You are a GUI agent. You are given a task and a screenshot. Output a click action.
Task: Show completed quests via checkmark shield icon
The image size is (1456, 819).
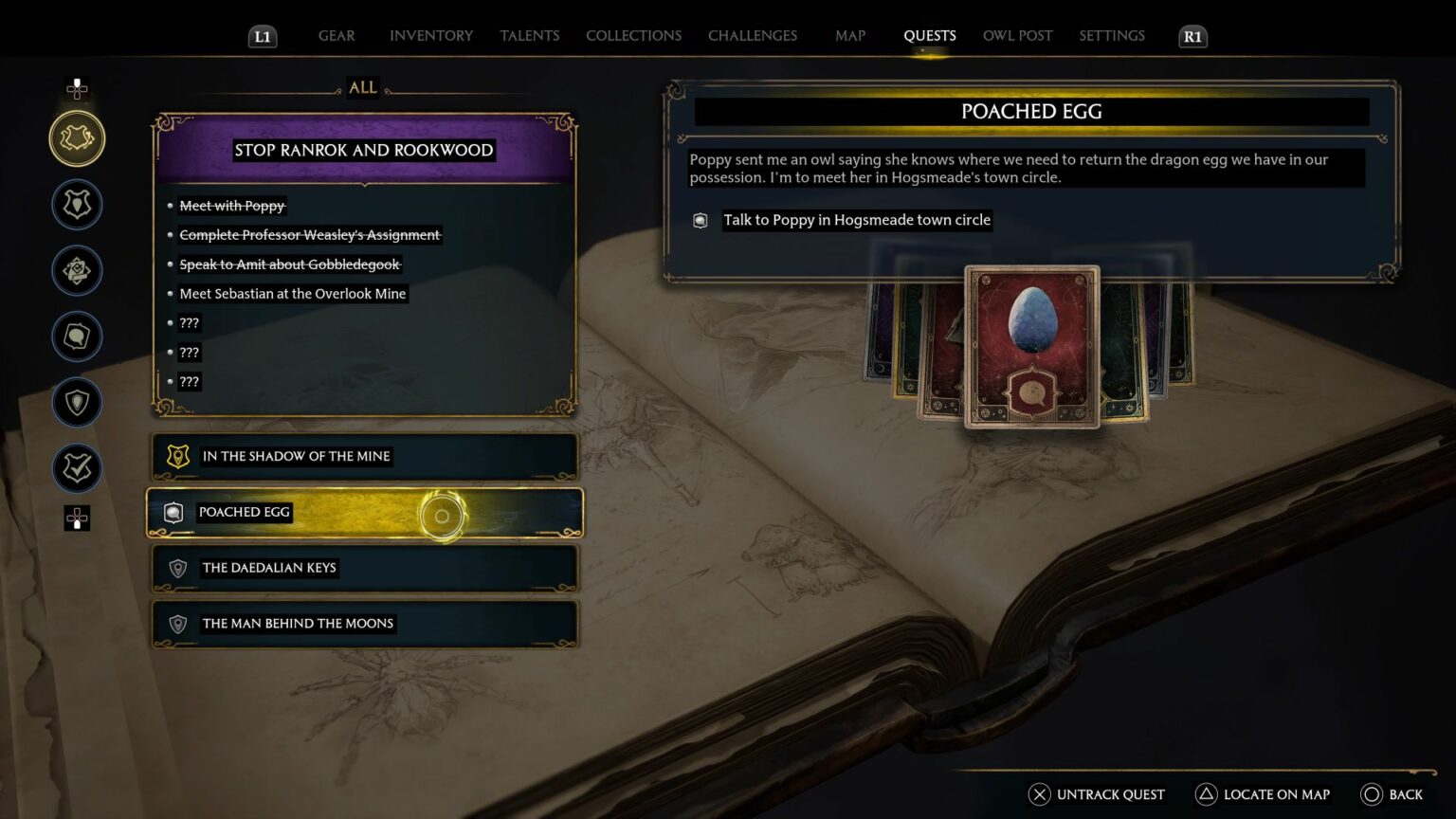pos(77,467)
